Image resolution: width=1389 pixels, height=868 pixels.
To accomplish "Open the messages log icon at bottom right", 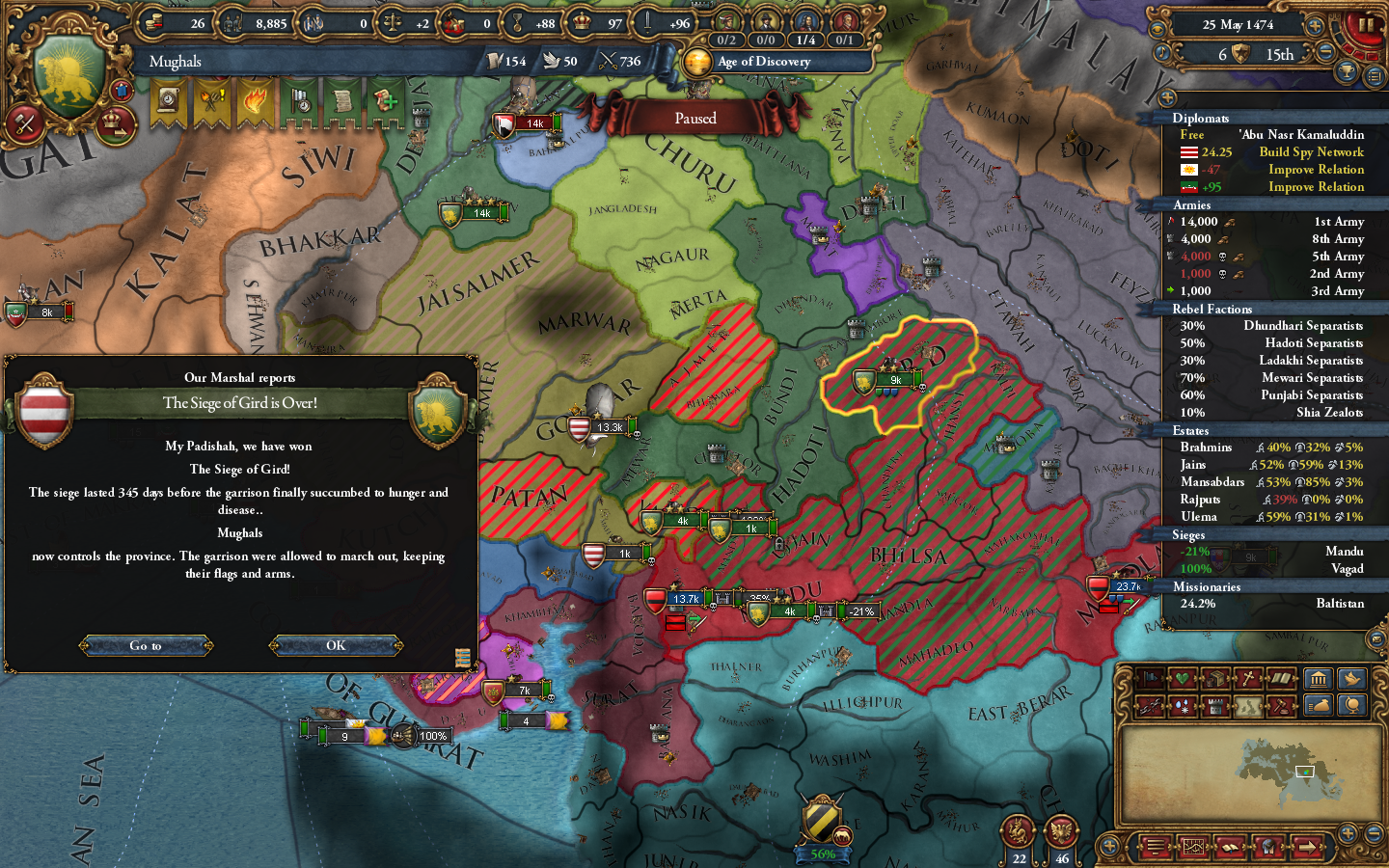I will 1157,846.
